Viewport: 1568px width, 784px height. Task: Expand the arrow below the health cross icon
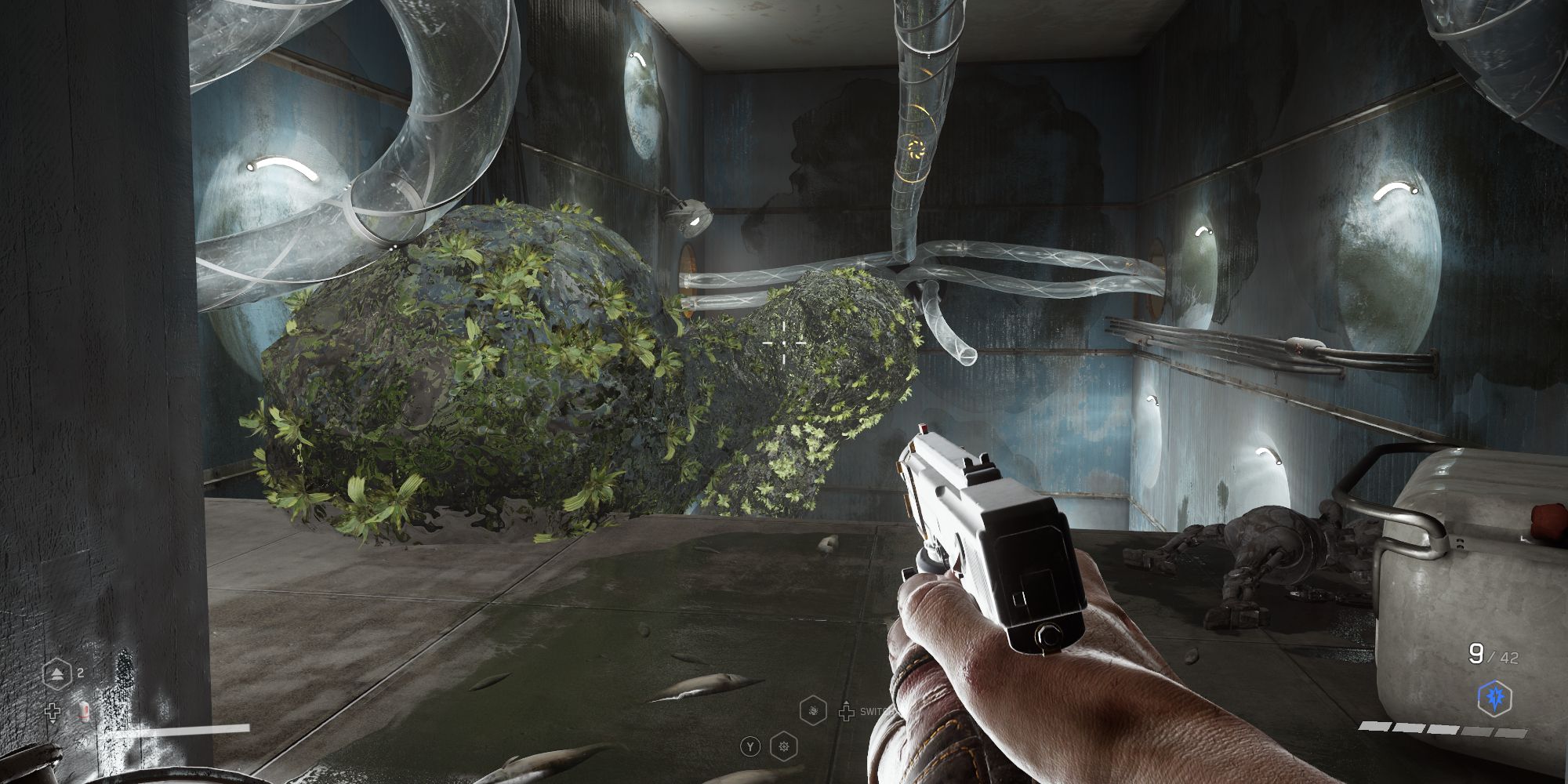coord(53,722)
